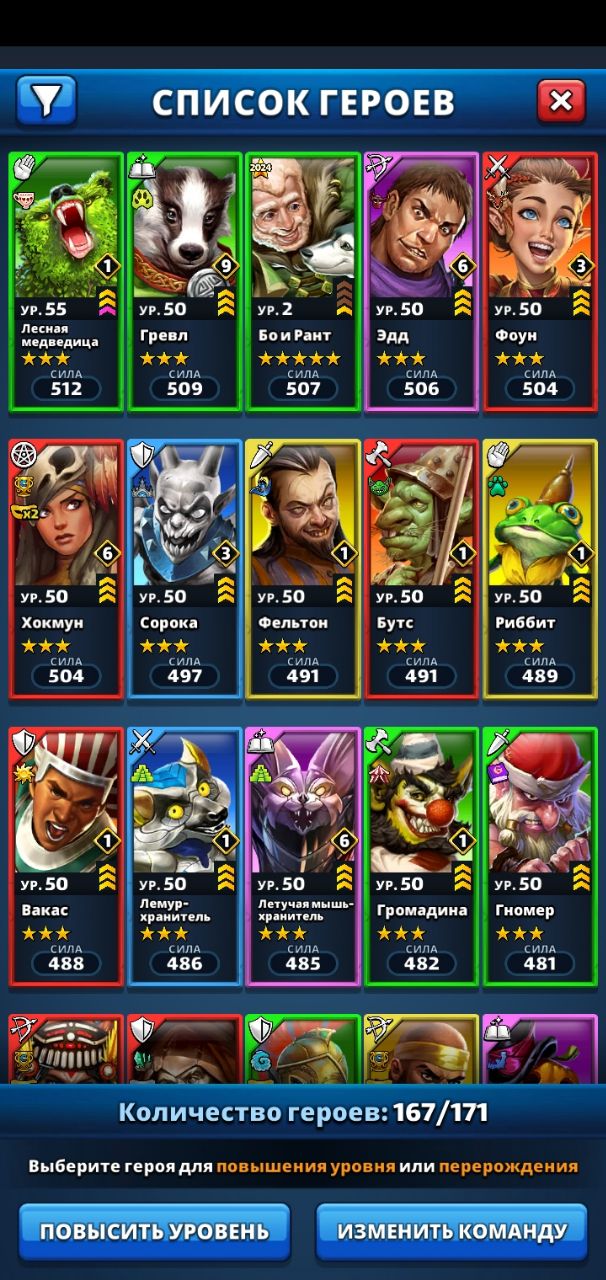The image size is (606, 1280).
Task: Open the Изменить команду button
Action: [x=452, y=1231]
